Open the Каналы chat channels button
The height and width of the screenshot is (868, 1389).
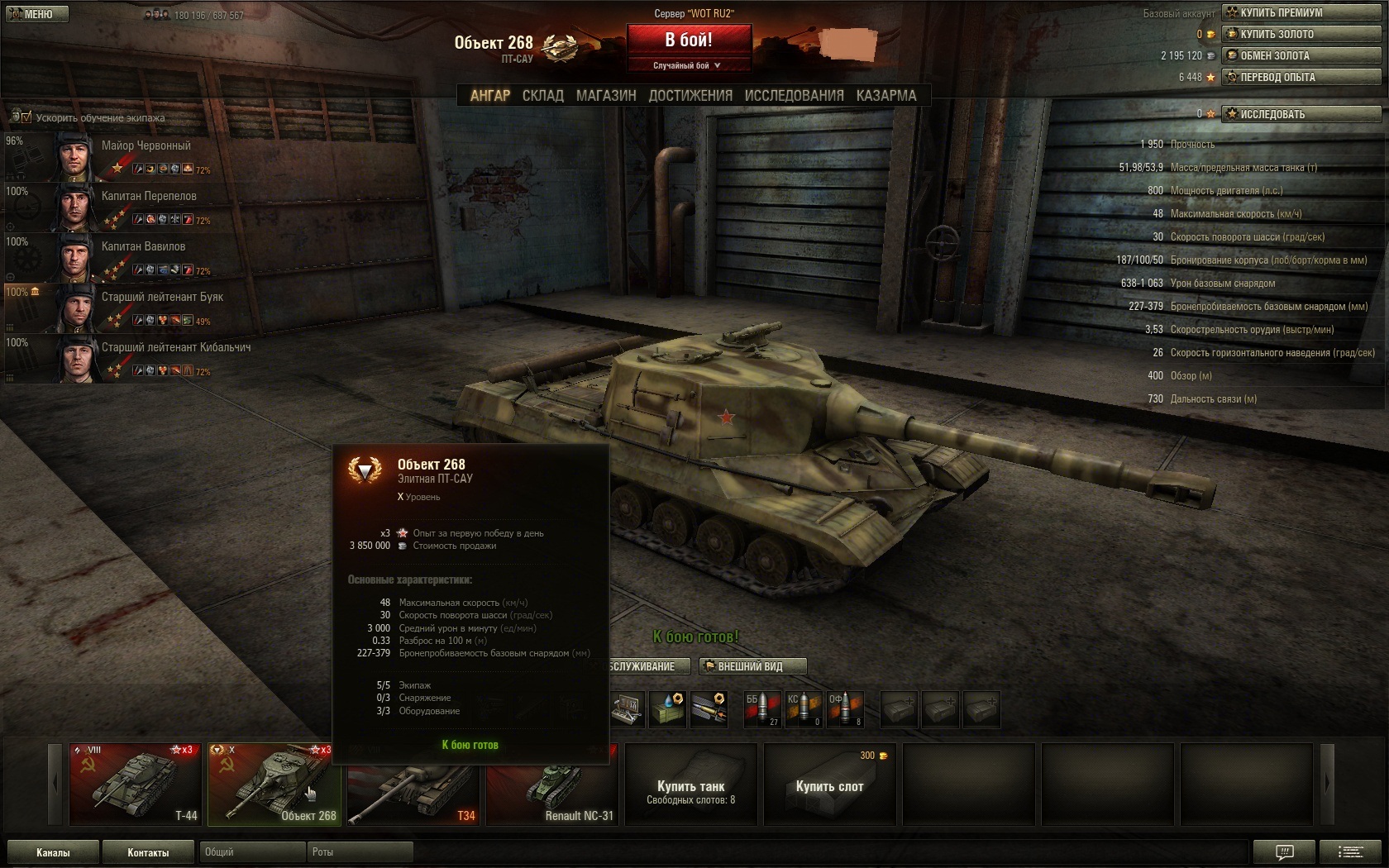pyautogui.click(x=53, y=852)
